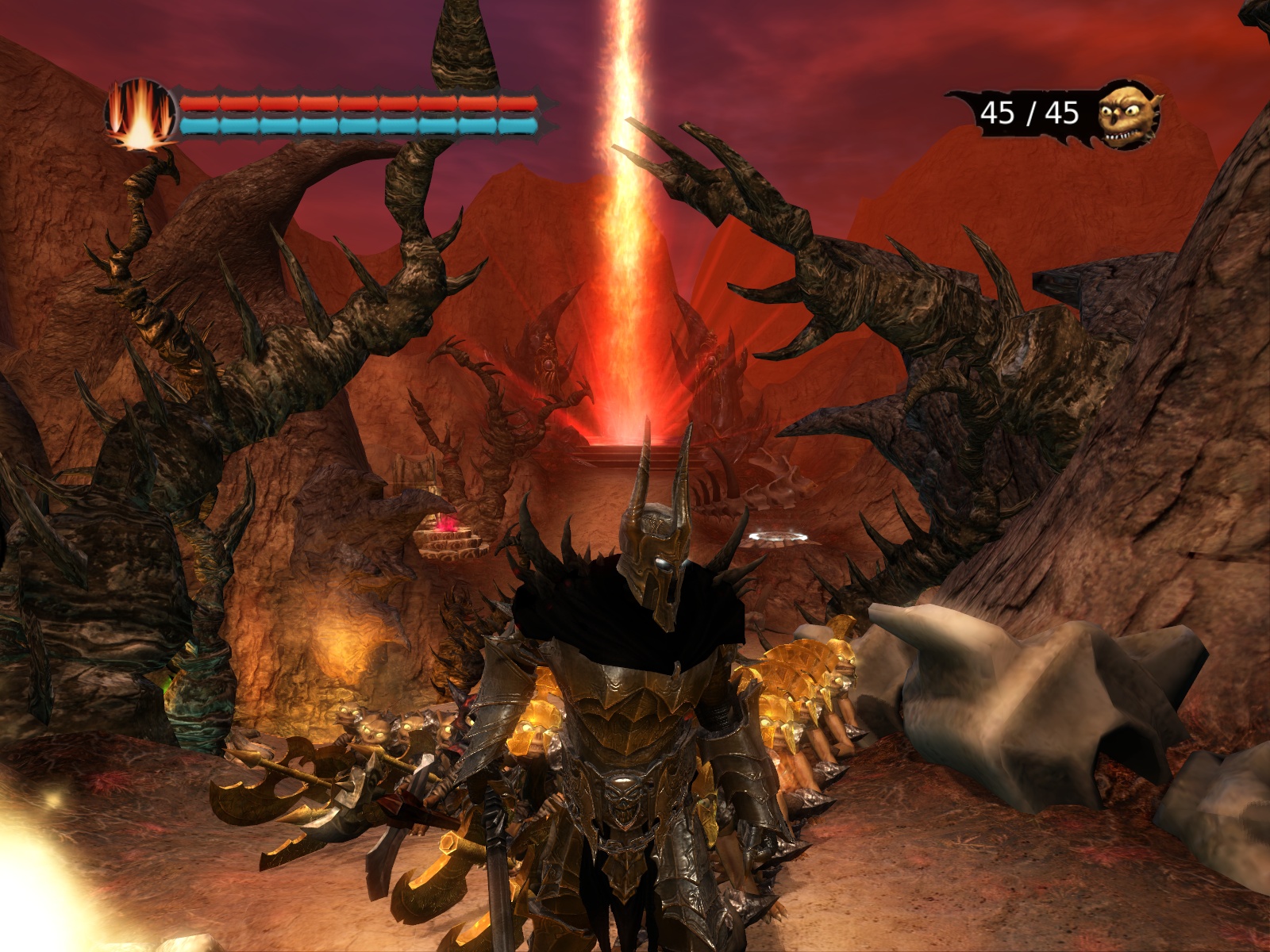Click the brown minion face icon
The image size is (1270, 952).
coord(1129,113)
